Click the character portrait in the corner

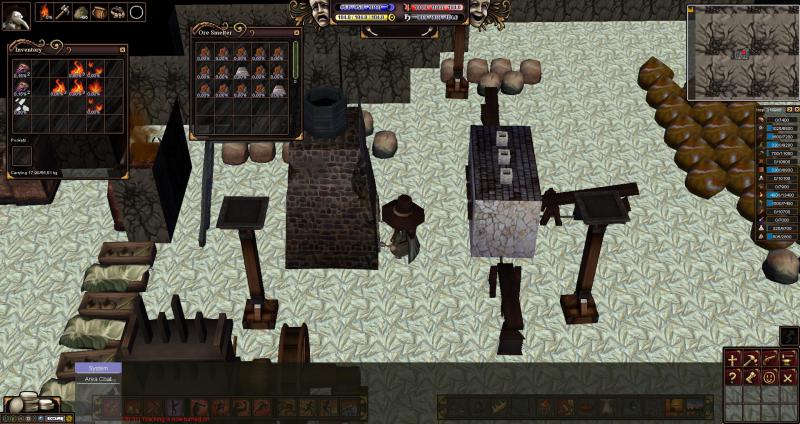coord(15,17)
